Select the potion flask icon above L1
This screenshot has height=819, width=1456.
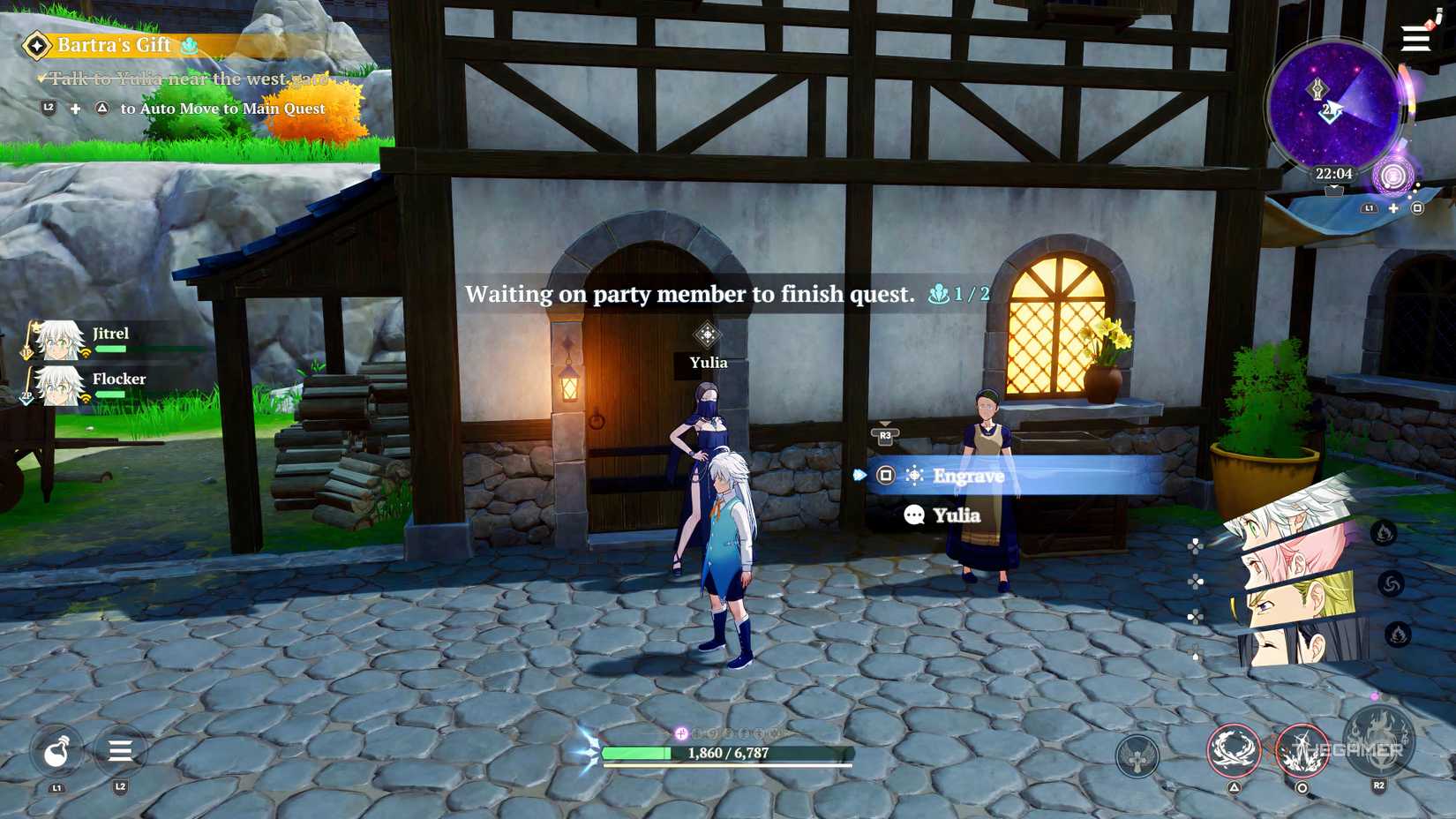[x=56, y=752]
